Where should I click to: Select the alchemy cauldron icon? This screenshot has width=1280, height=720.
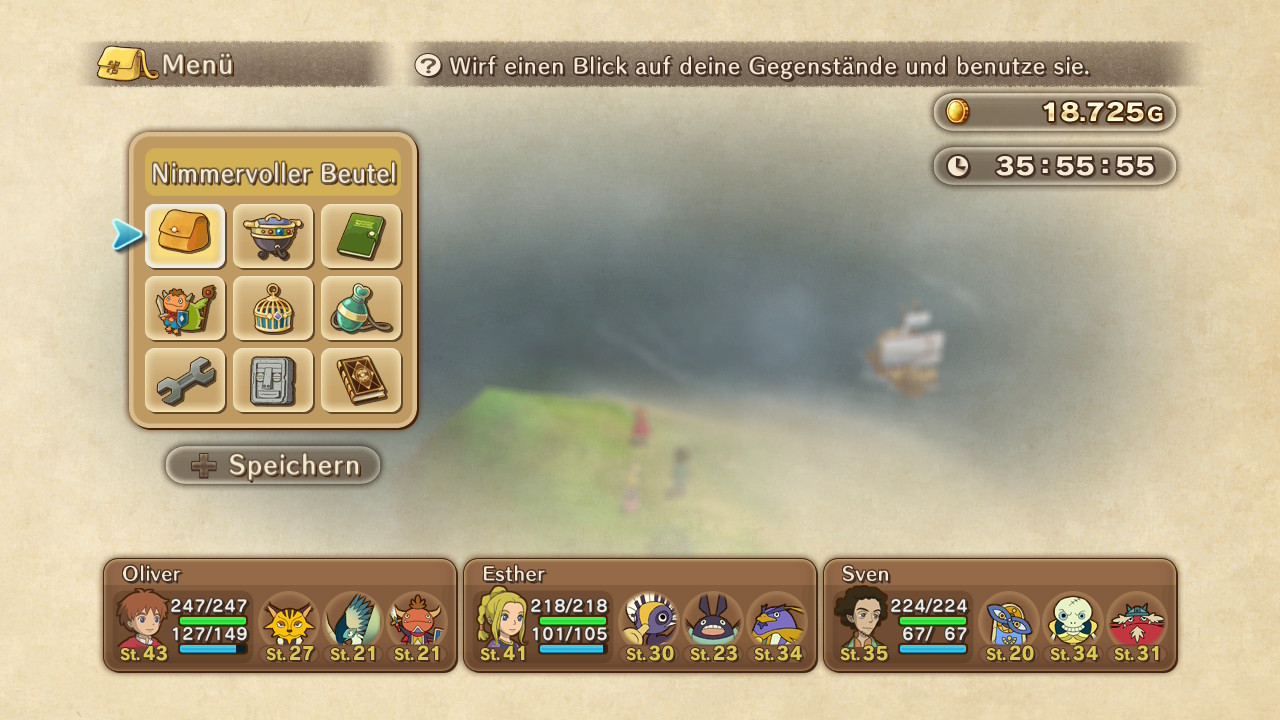tap(273, 236)
